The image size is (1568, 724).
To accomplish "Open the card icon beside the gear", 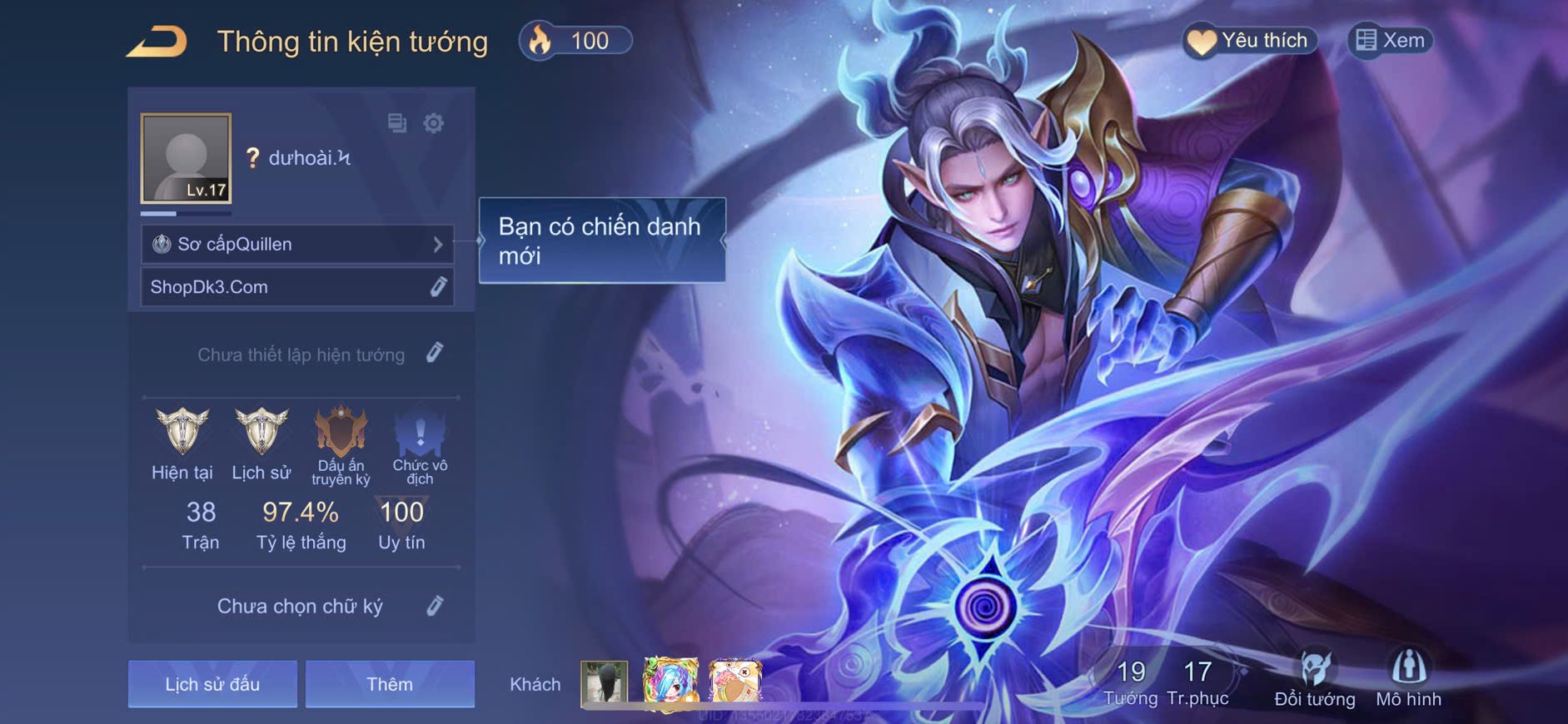I will coord(397,123).
